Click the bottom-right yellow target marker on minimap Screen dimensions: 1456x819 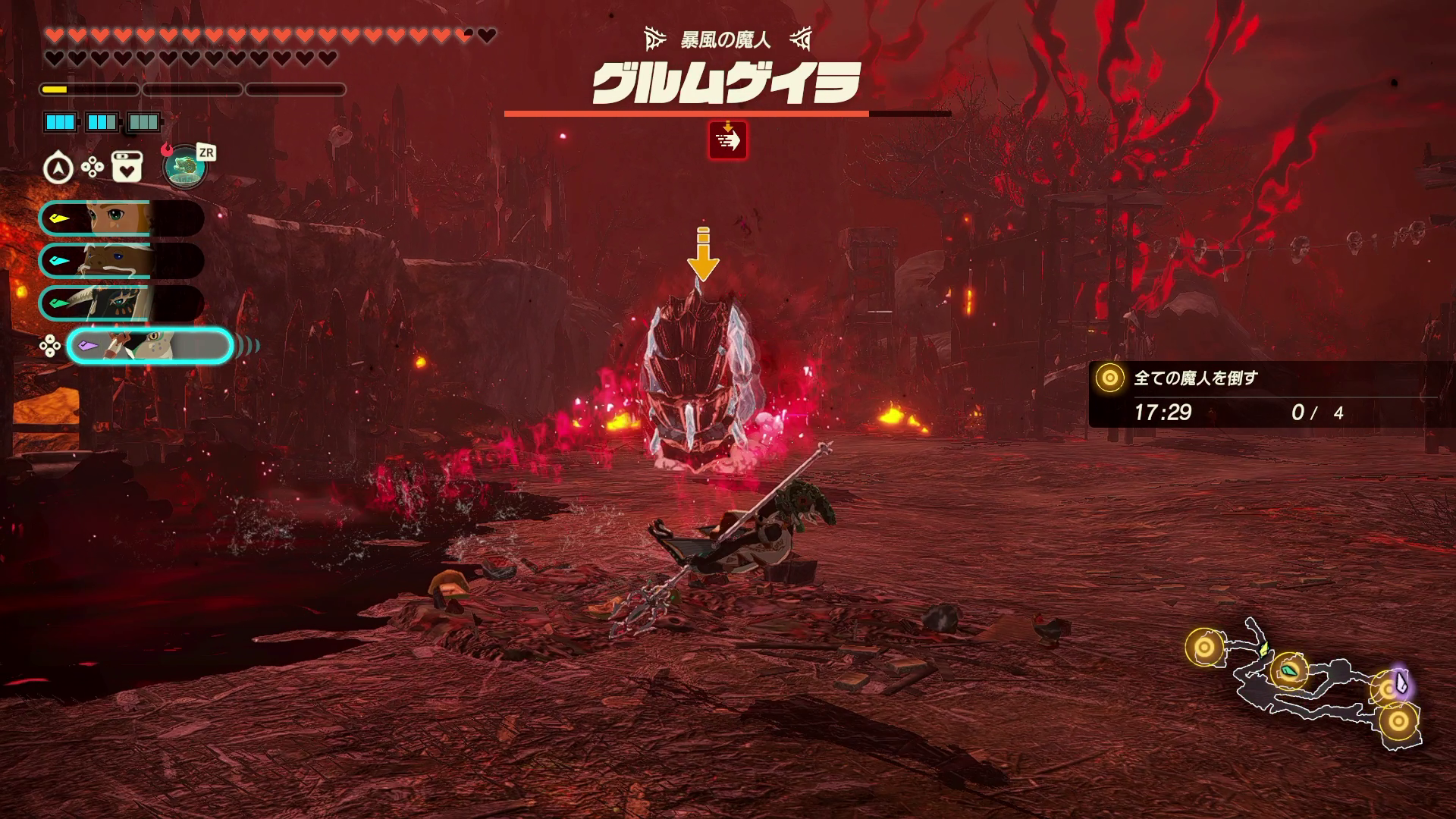coord(1398,720)
